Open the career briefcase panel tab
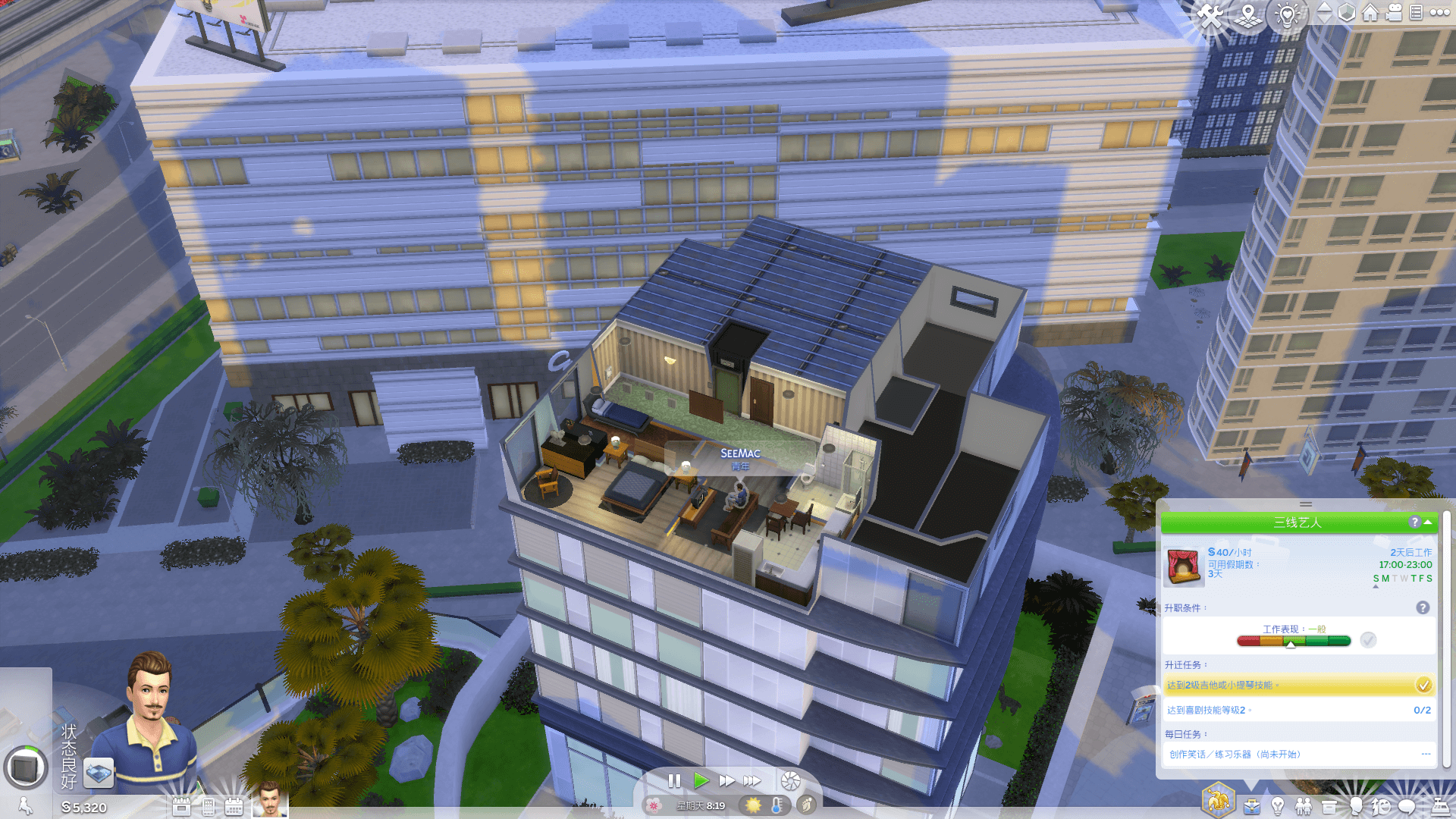Viewport: 1456px width, 819px height. tap(1251, 806)
